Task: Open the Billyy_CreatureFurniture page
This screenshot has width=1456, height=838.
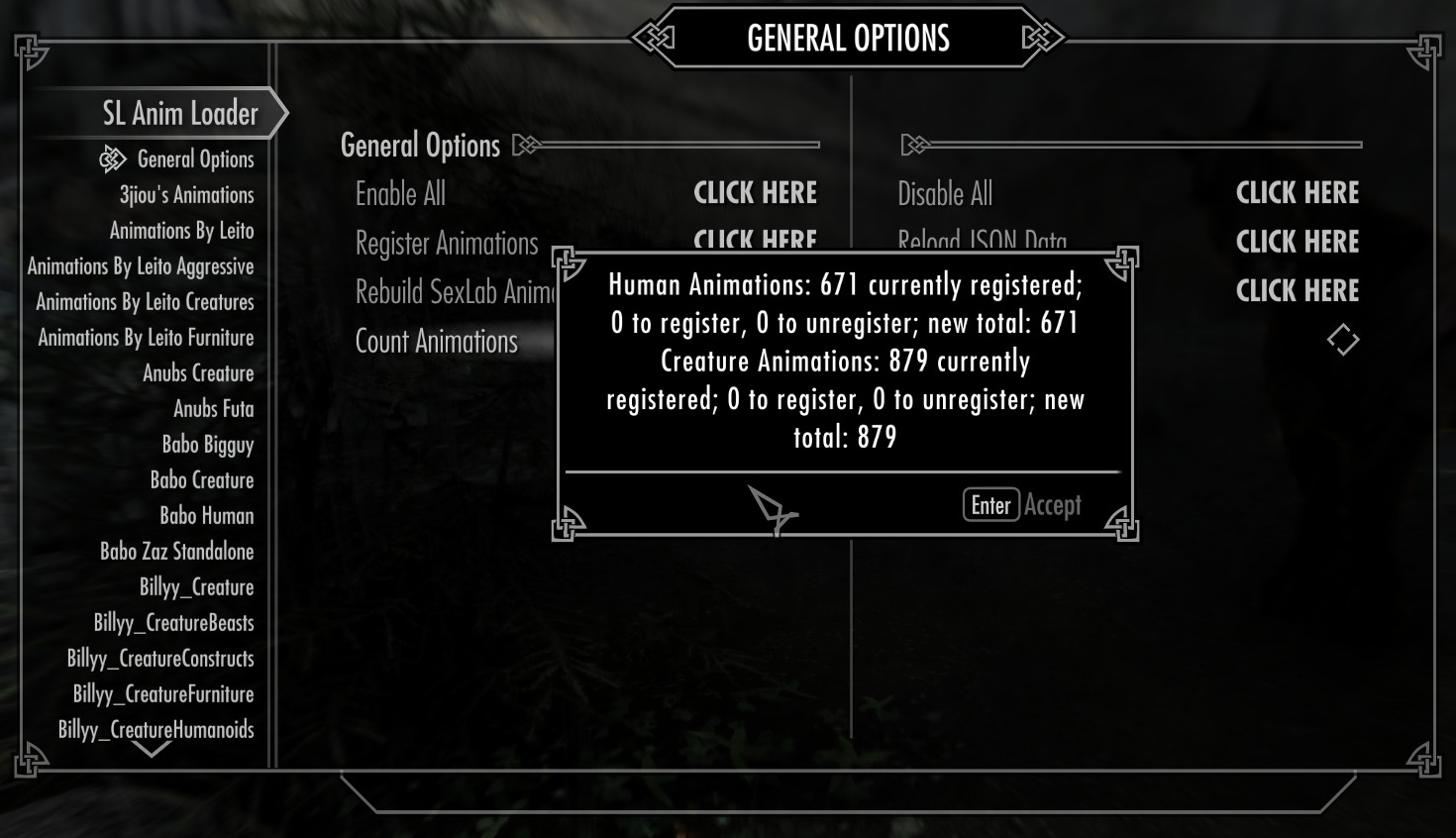Action: coord(163,694)
